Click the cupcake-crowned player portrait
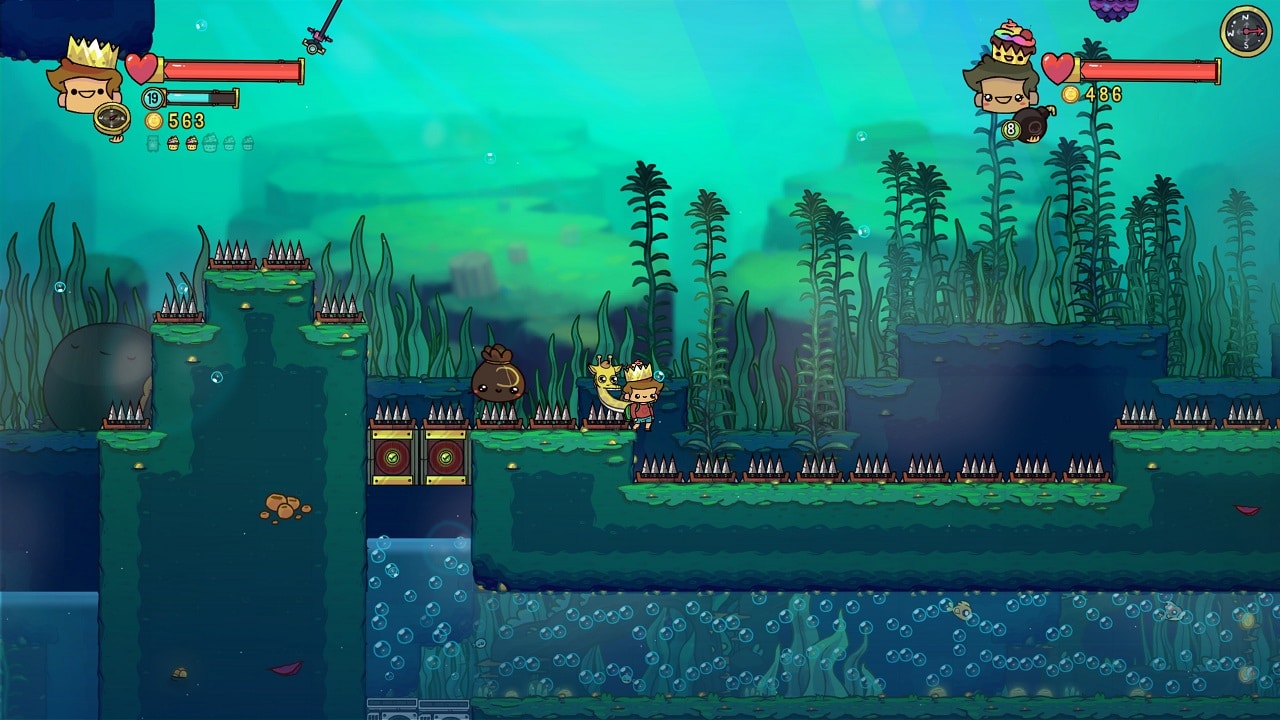1280x720 pixels. click(x=1003, y=75)
